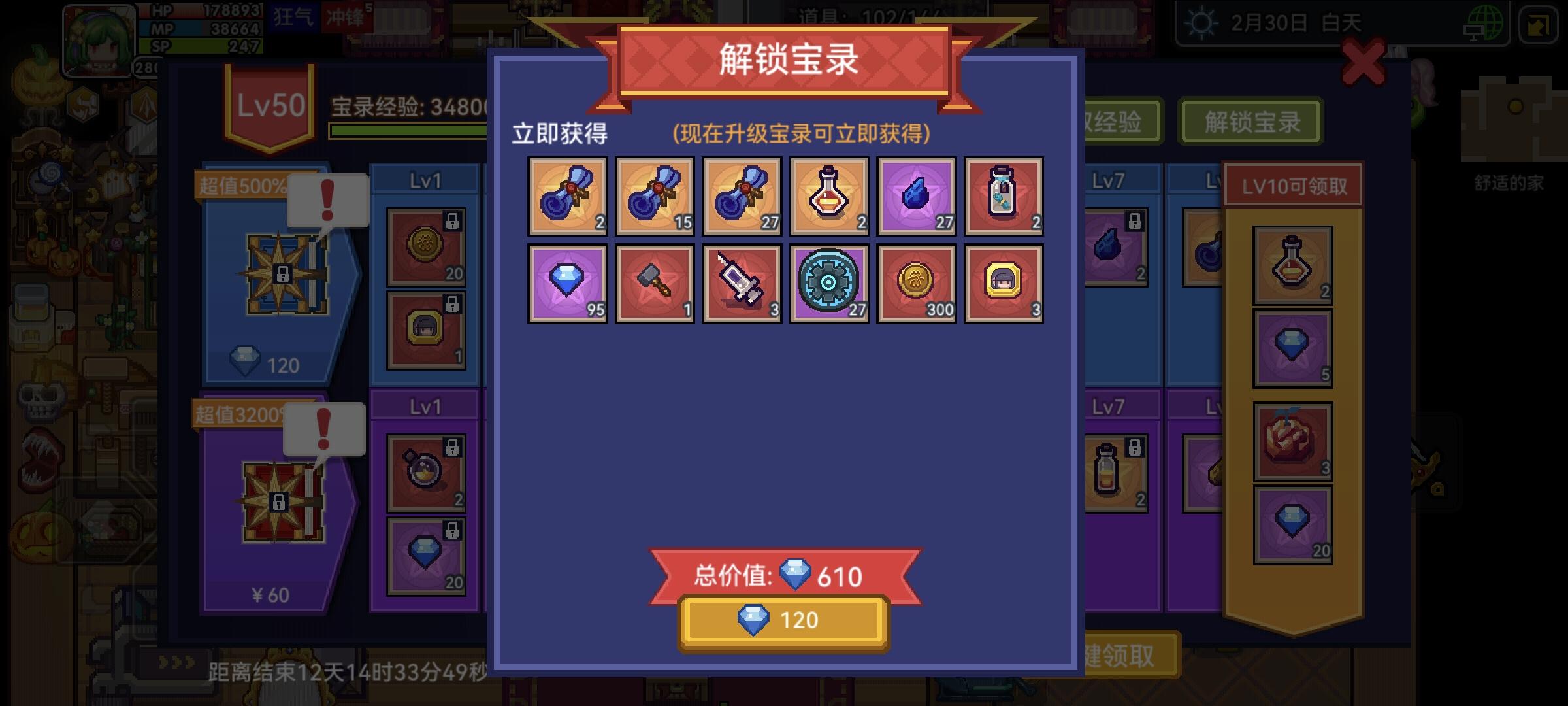Select the syringe item icon

pyautogui.click(x=743, y=283)
